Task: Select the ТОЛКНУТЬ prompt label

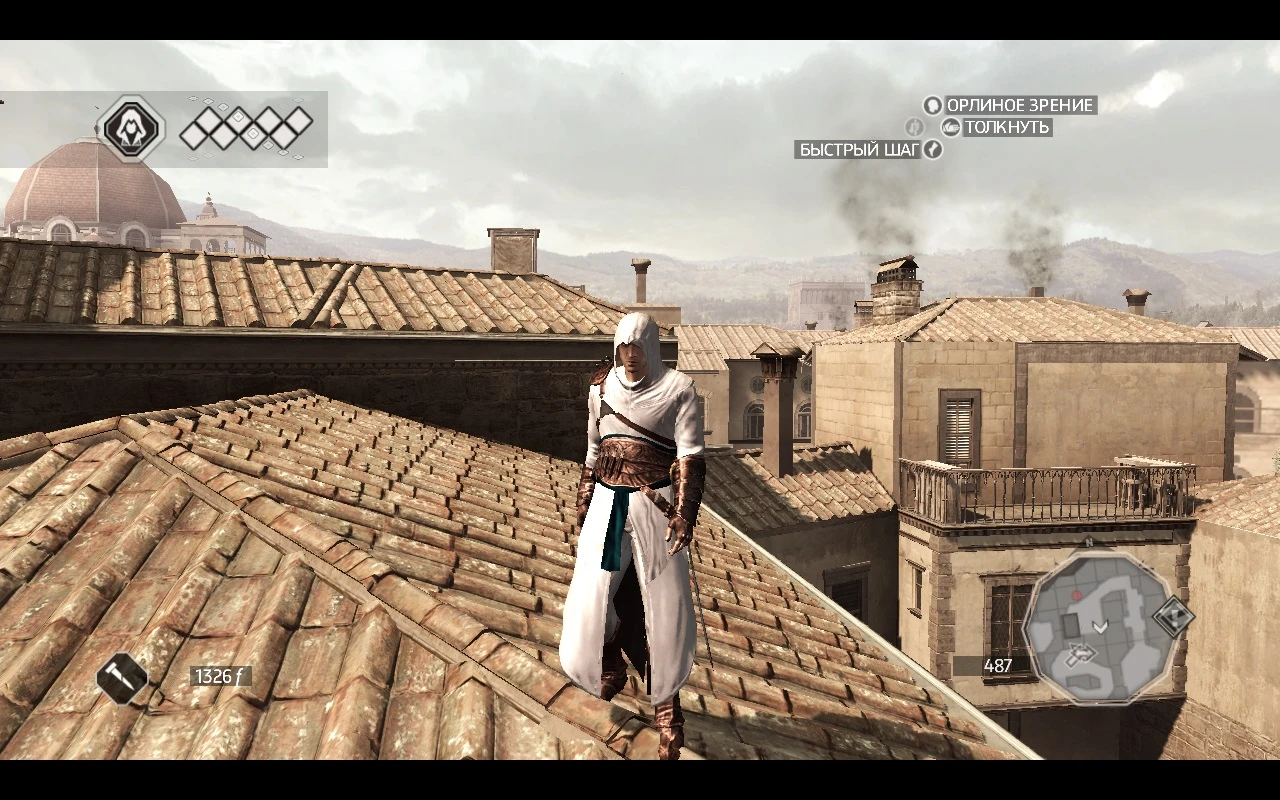Action: (x=1007, y=127)
